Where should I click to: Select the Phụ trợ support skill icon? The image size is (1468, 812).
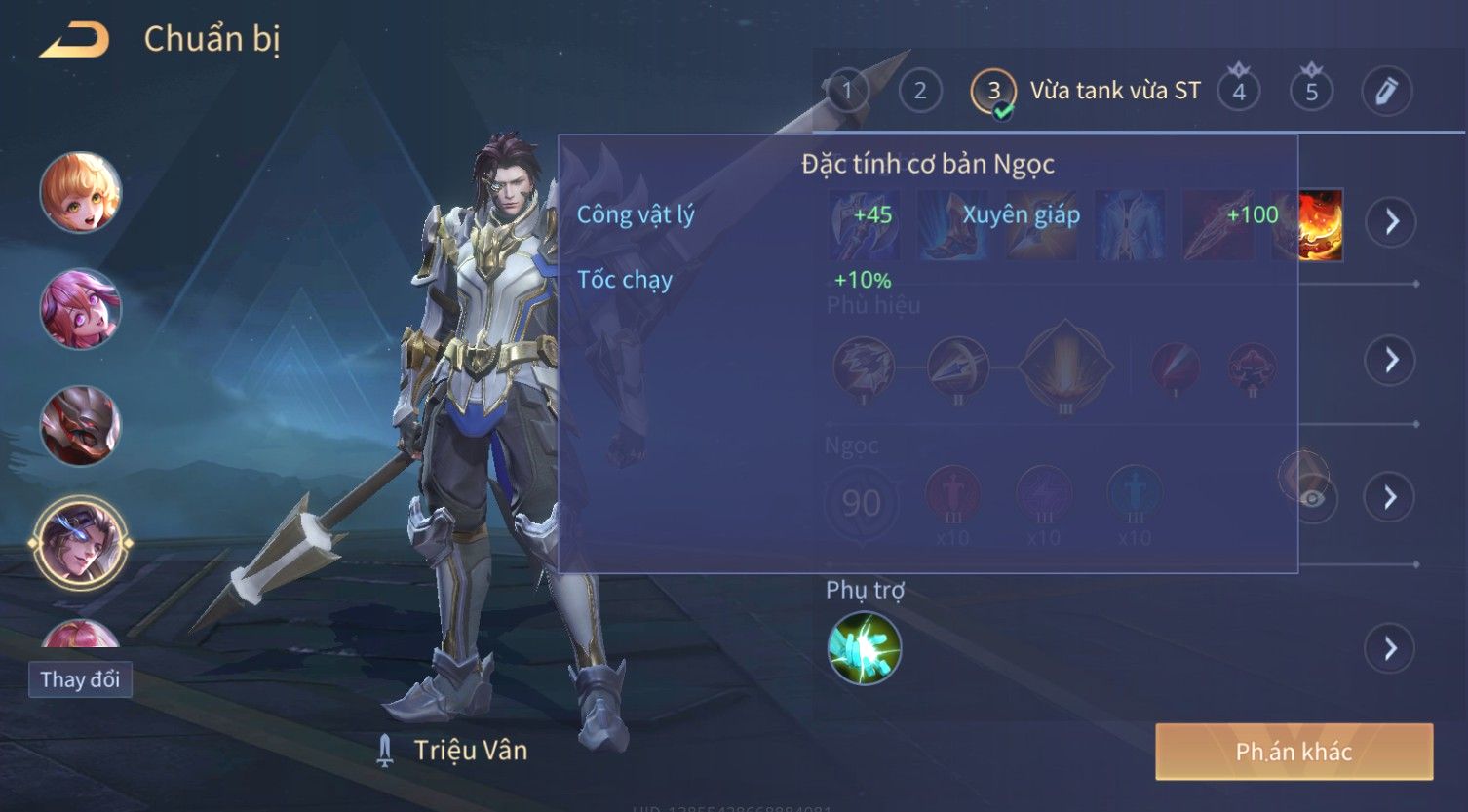click(864, 648)
